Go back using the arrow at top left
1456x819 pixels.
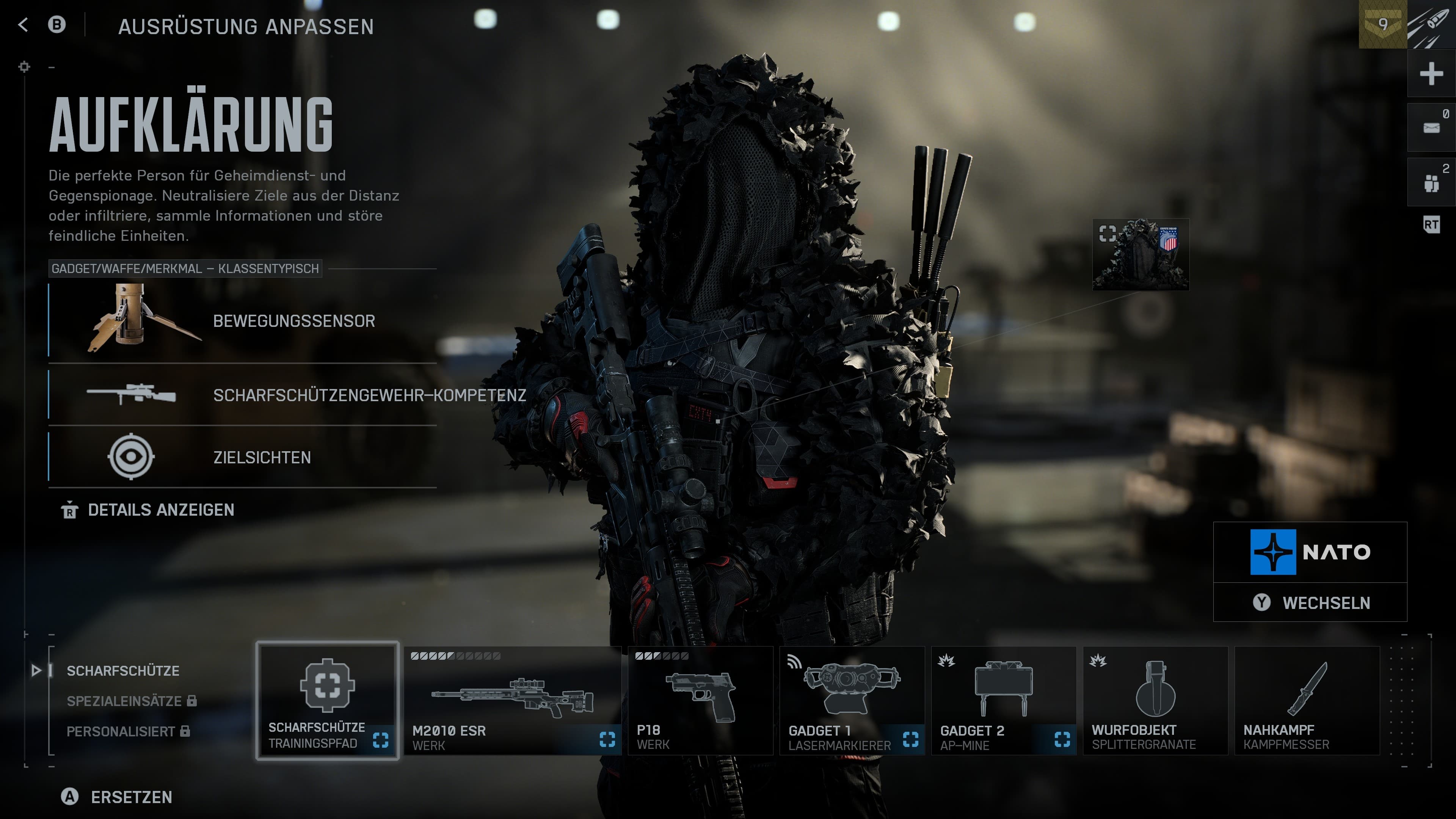click(23, 25)
